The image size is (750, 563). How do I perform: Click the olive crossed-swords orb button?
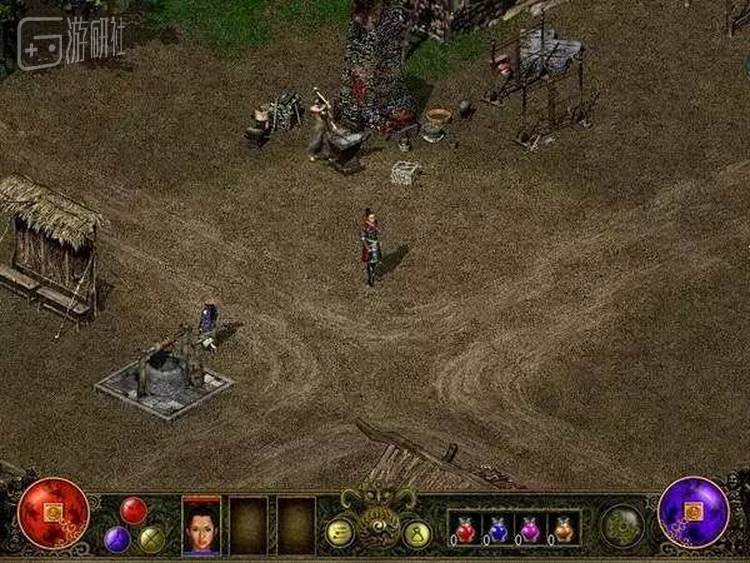[152, 539]
